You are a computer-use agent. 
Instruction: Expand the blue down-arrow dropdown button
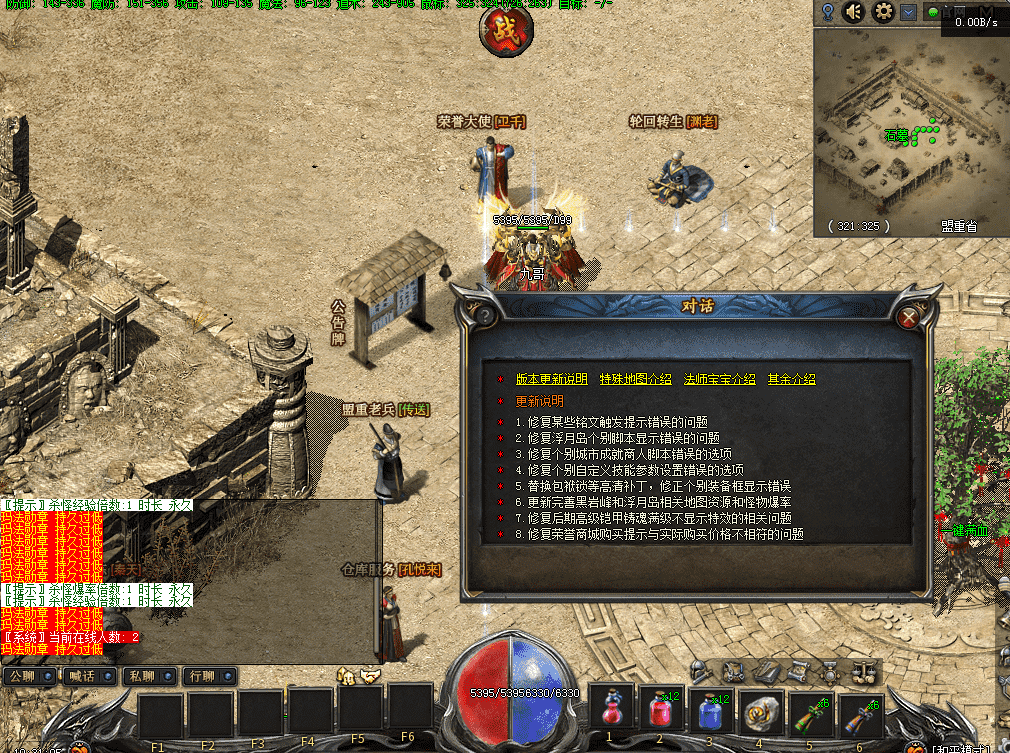pyautogui.click(x=908, y=12)
